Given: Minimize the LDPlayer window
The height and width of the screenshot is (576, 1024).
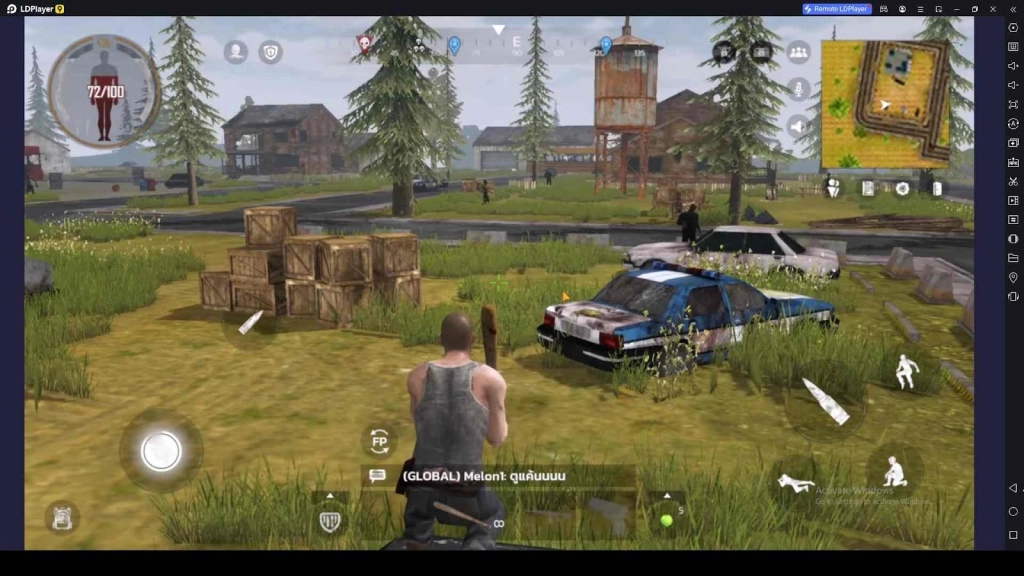Looking at the screenshot, I should pyautogui.click(x=956, y=9).
